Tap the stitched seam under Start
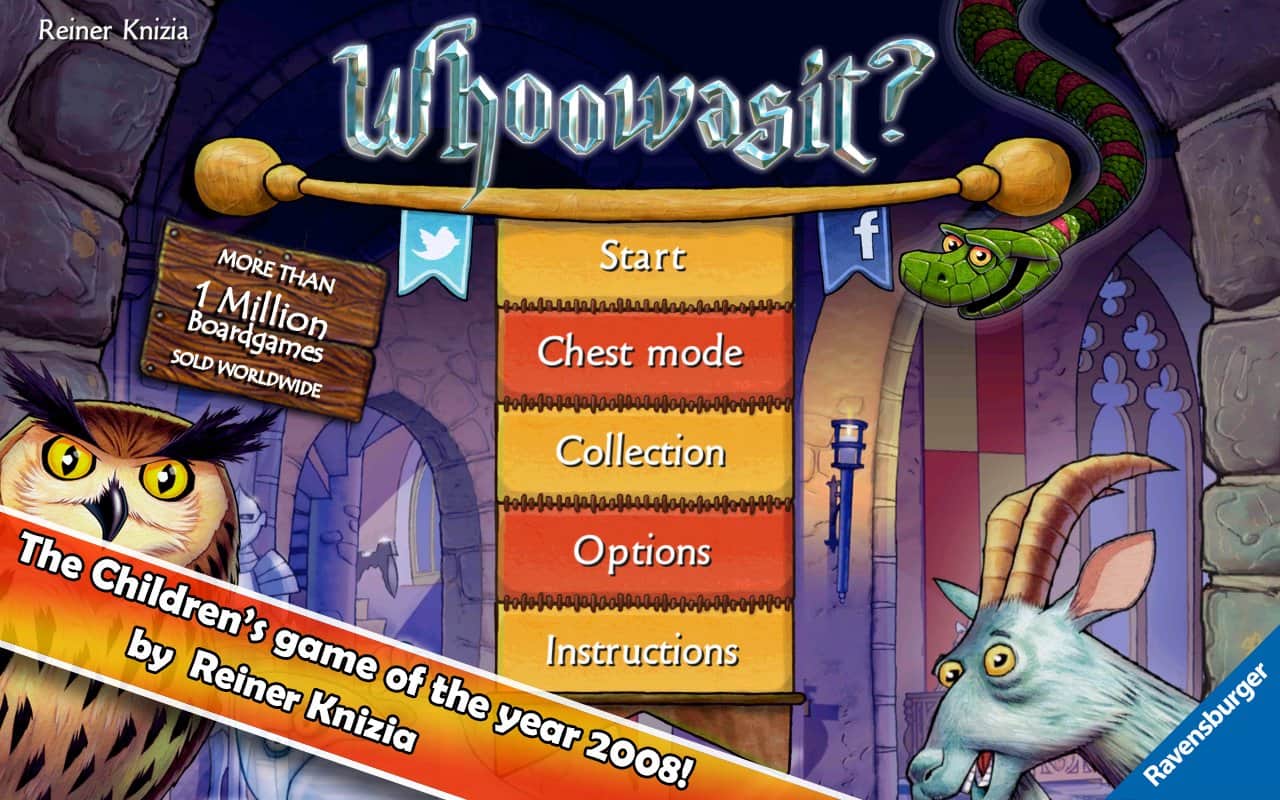 click(643, 303)
